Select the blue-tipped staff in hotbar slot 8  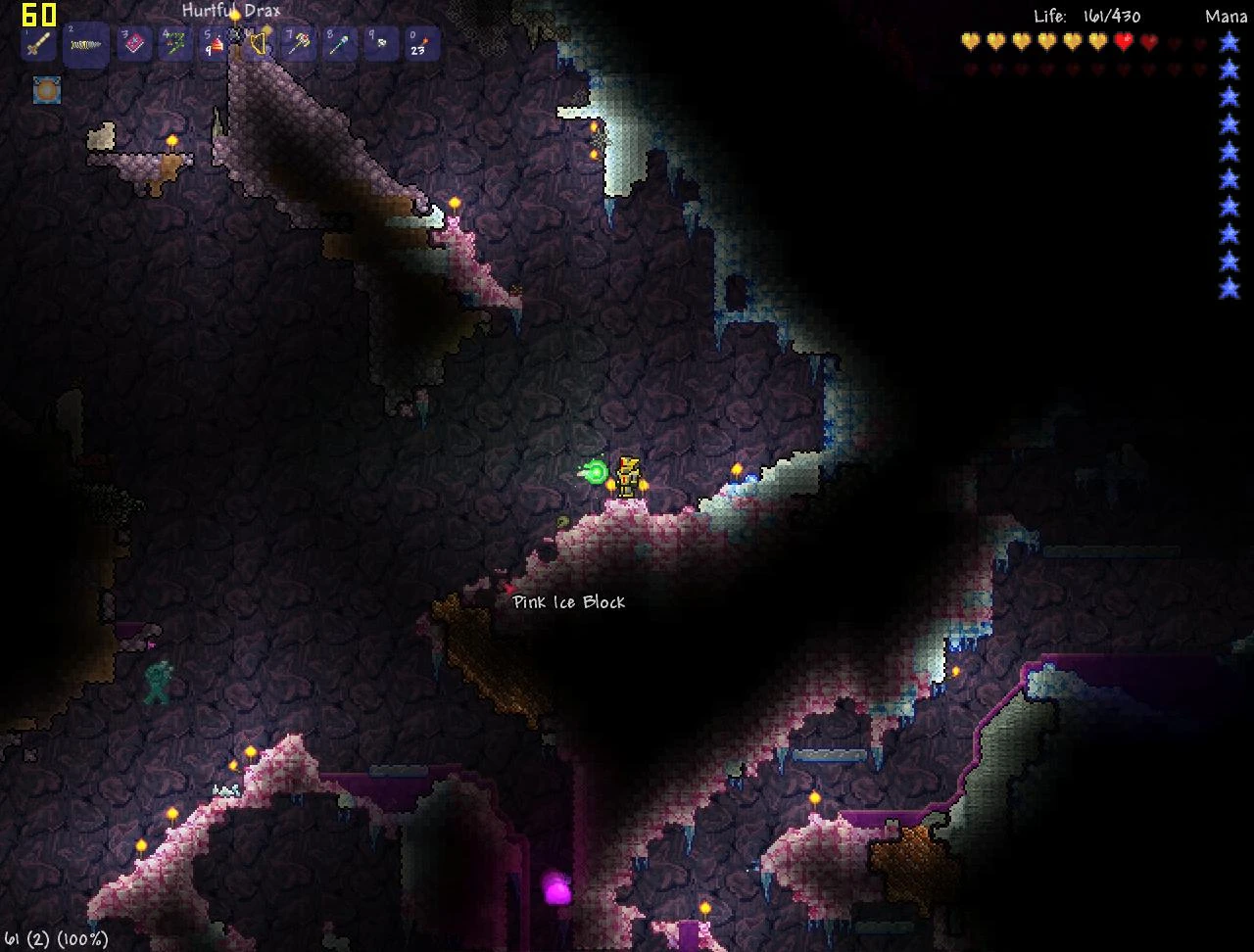point(339,44)
